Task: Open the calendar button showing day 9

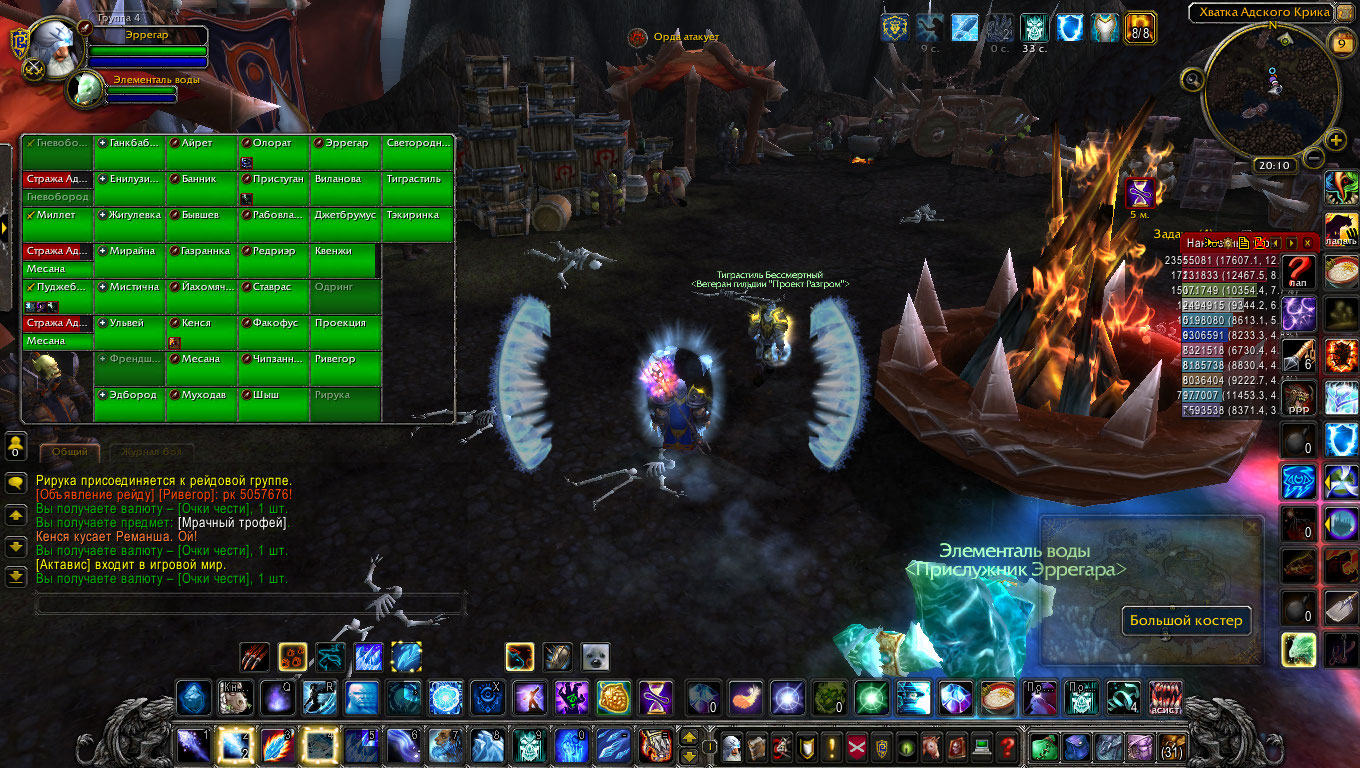Action: 1341,44
